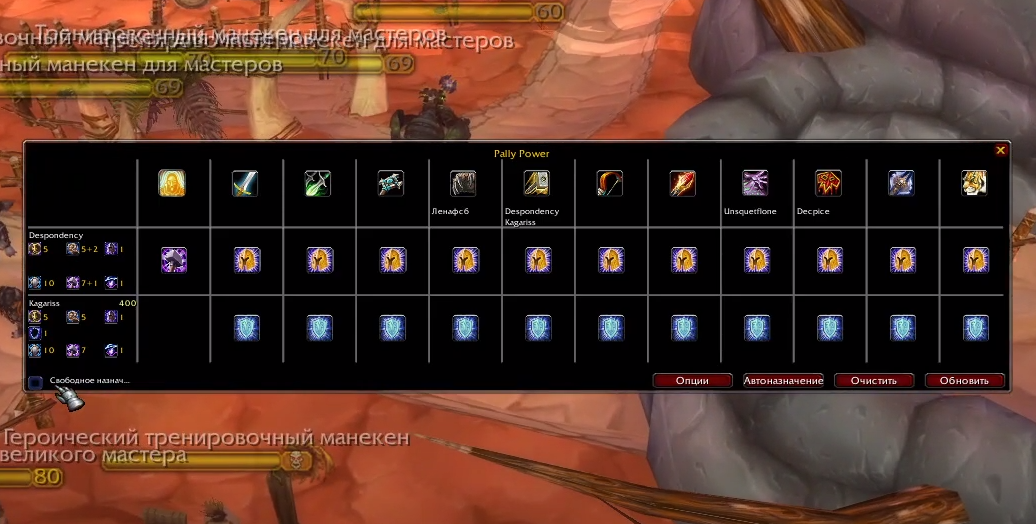Refresh the panel with Обновить
1036x524 pixels.
click(x=964, y=380)
